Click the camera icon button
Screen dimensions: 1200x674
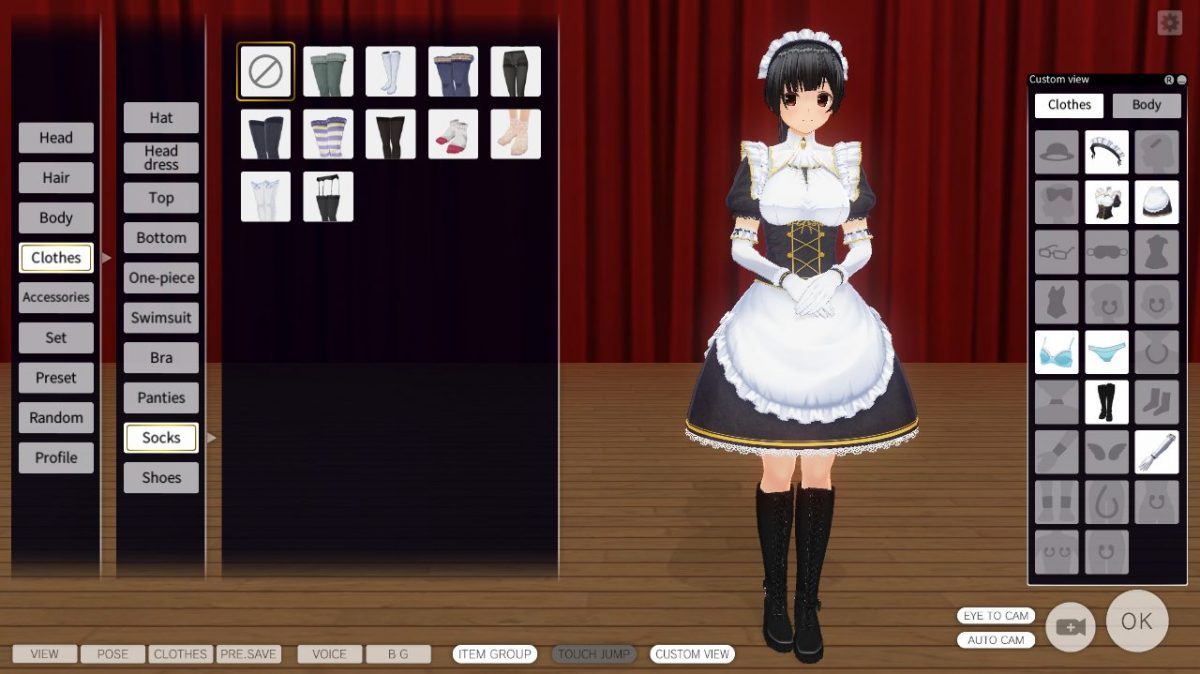click(1070, 627)
